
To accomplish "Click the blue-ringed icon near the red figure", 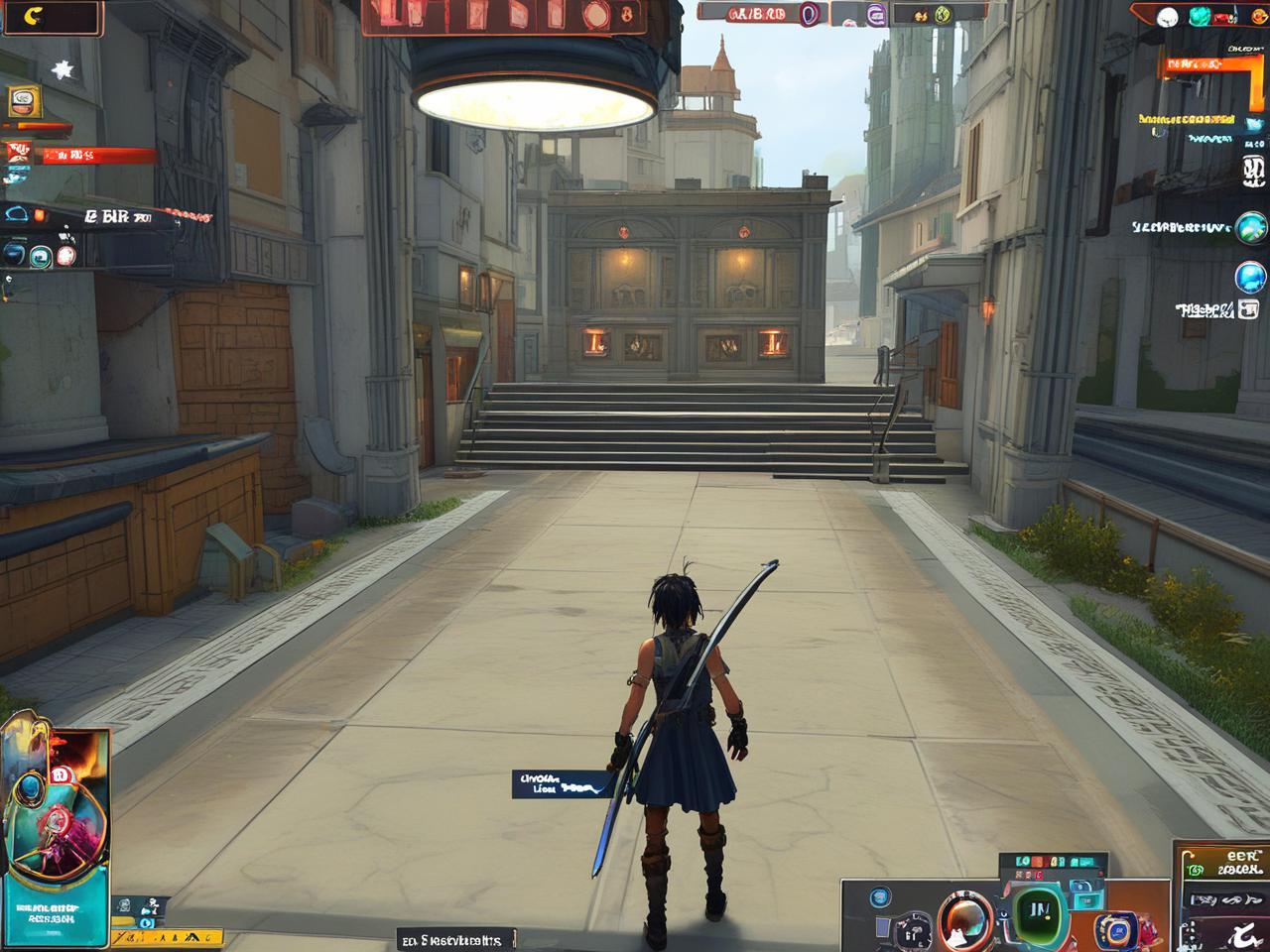I will pyautogui.click(x=1114, y=929).
